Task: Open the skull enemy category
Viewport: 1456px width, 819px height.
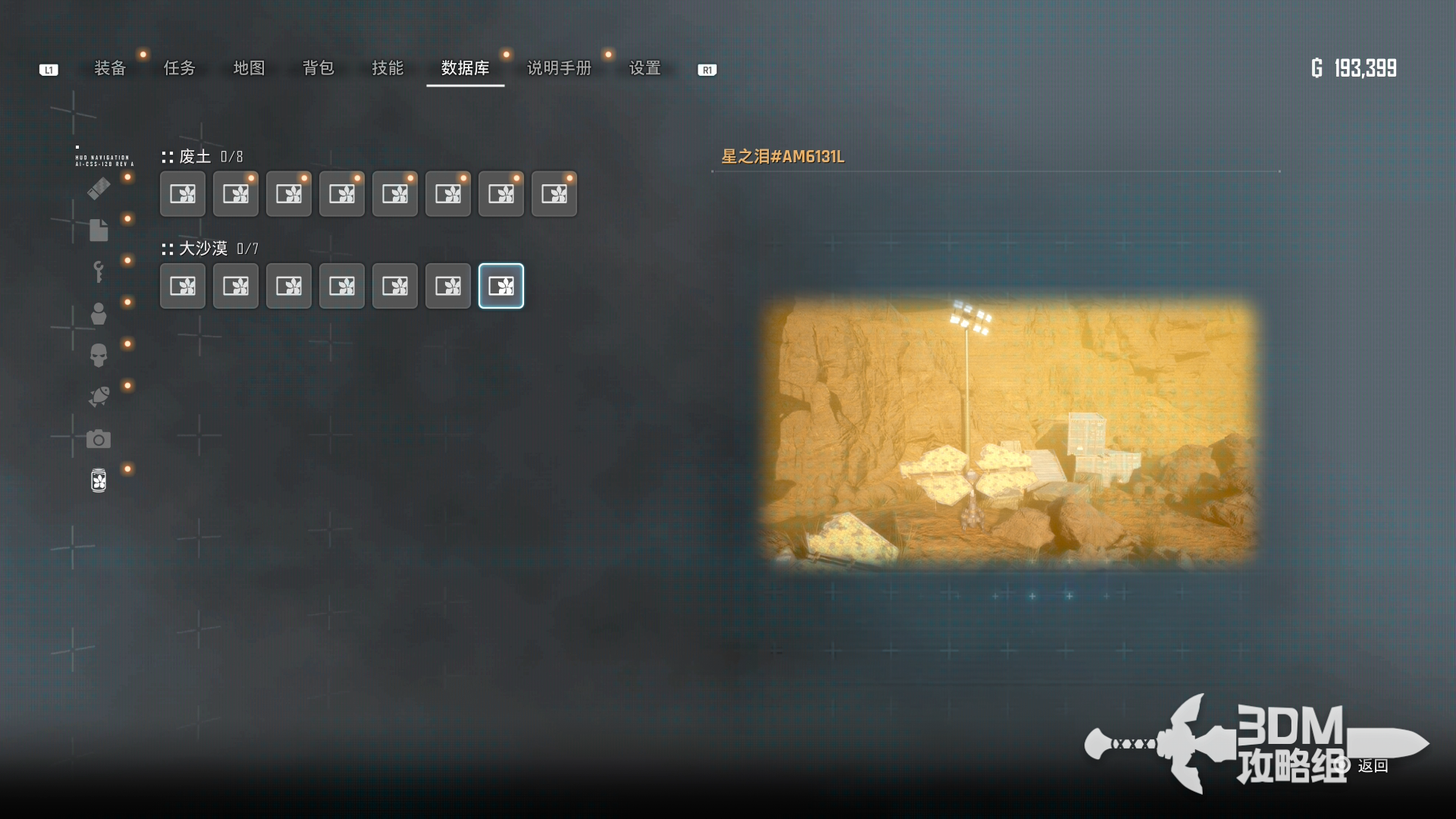Action: click(99, 355)
